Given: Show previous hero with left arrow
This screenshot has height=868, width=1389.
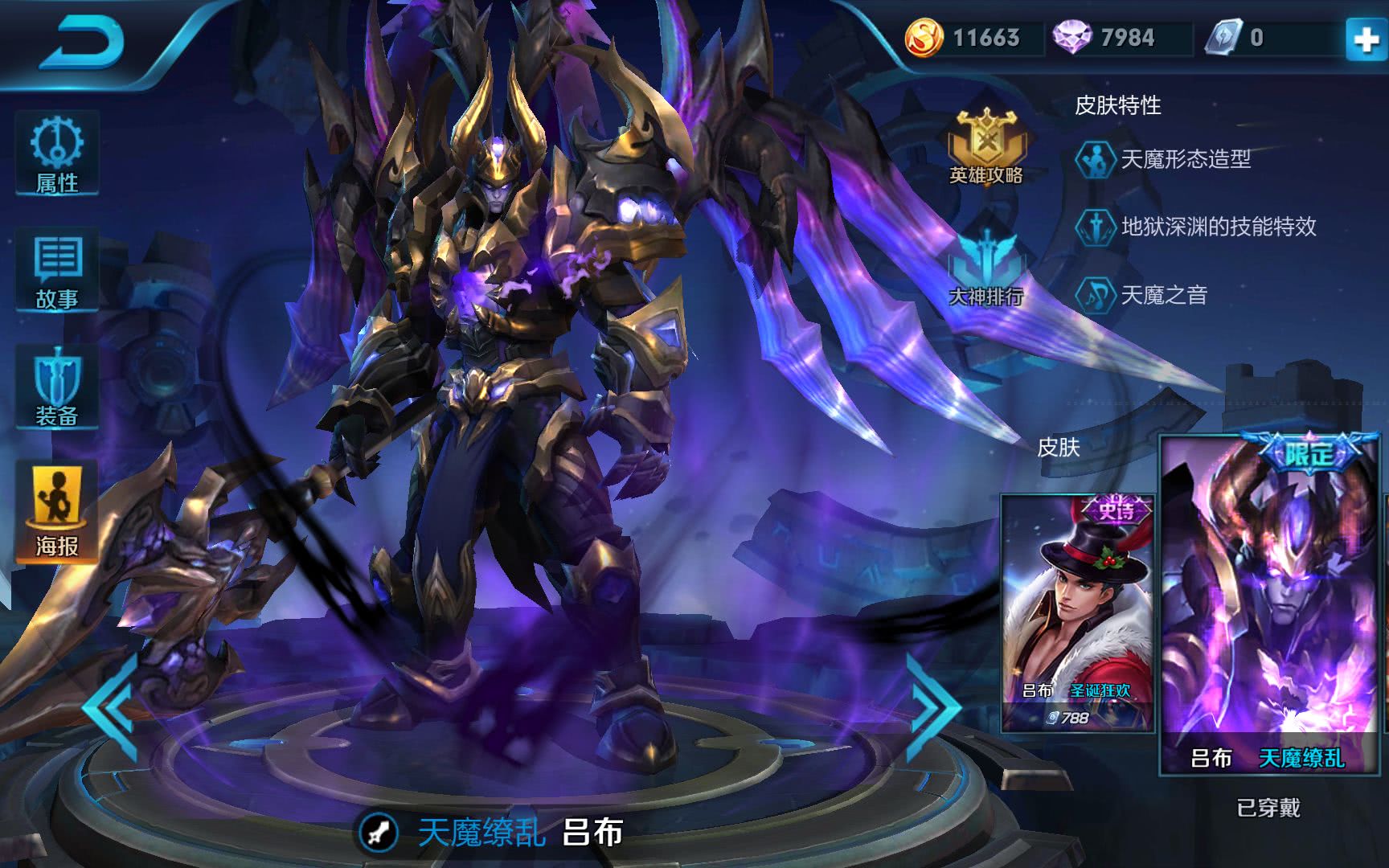Looking at the screenshot, I should pyautogui.click(x=111, y=709).
